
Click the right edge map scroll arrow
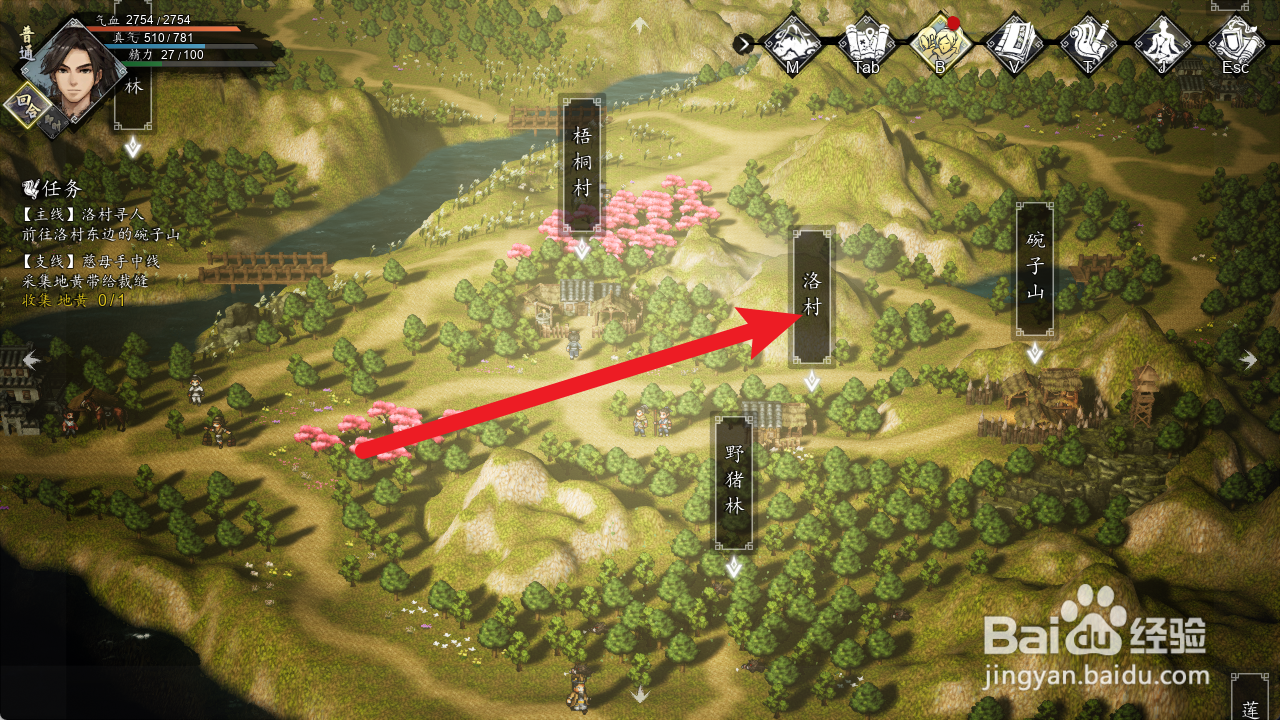pos(1249,360)
